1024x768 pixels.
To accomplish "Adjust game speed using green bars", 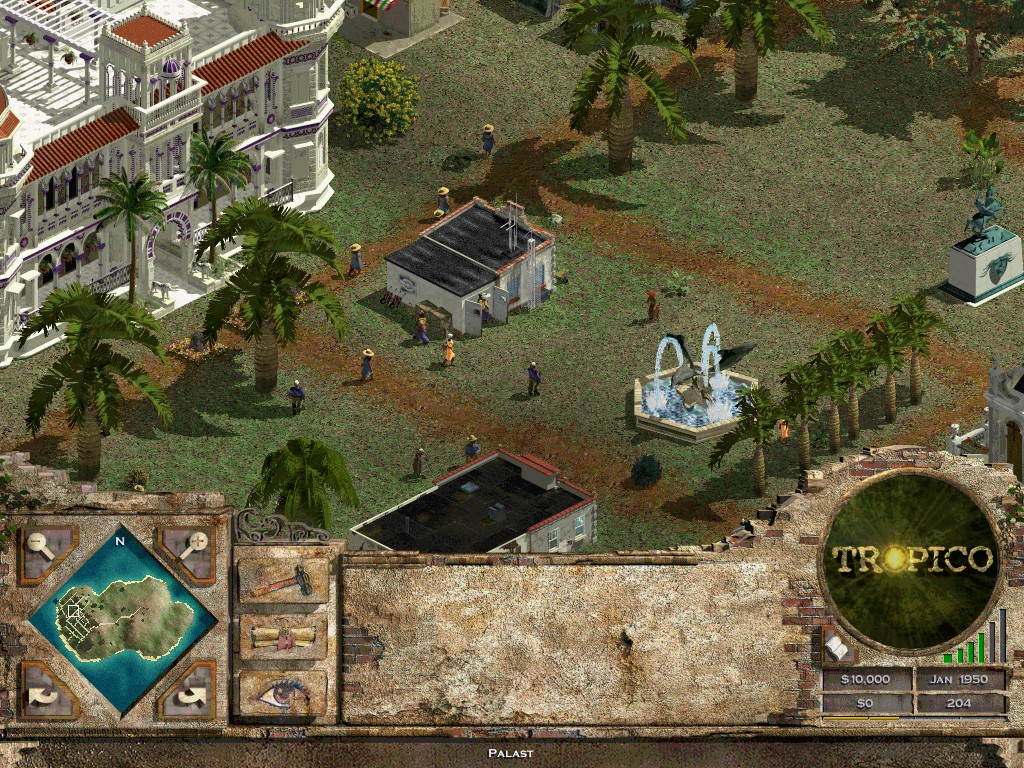I will pos(975,642).
